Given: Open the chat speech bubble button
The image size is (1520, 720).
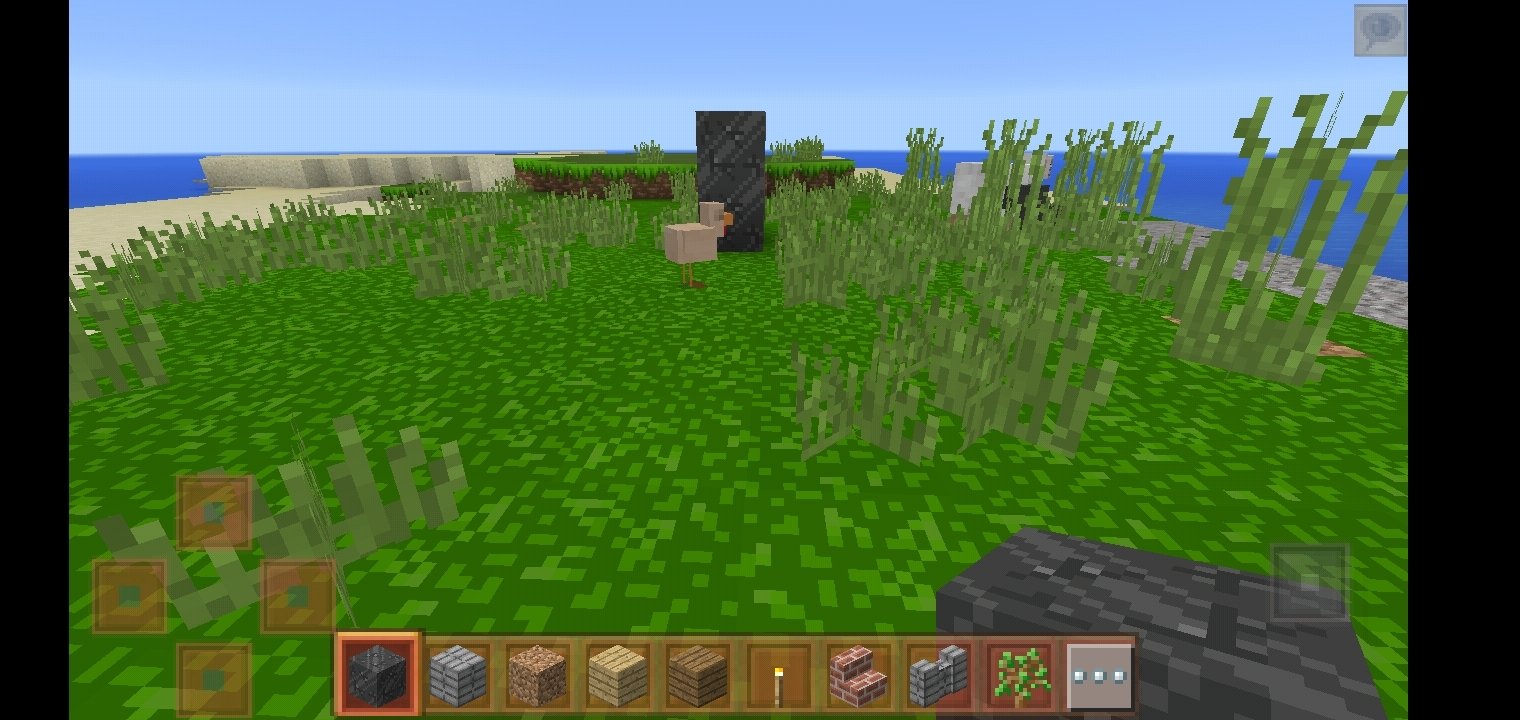Looking at the screenshot, I should [x=1380, y=30].
